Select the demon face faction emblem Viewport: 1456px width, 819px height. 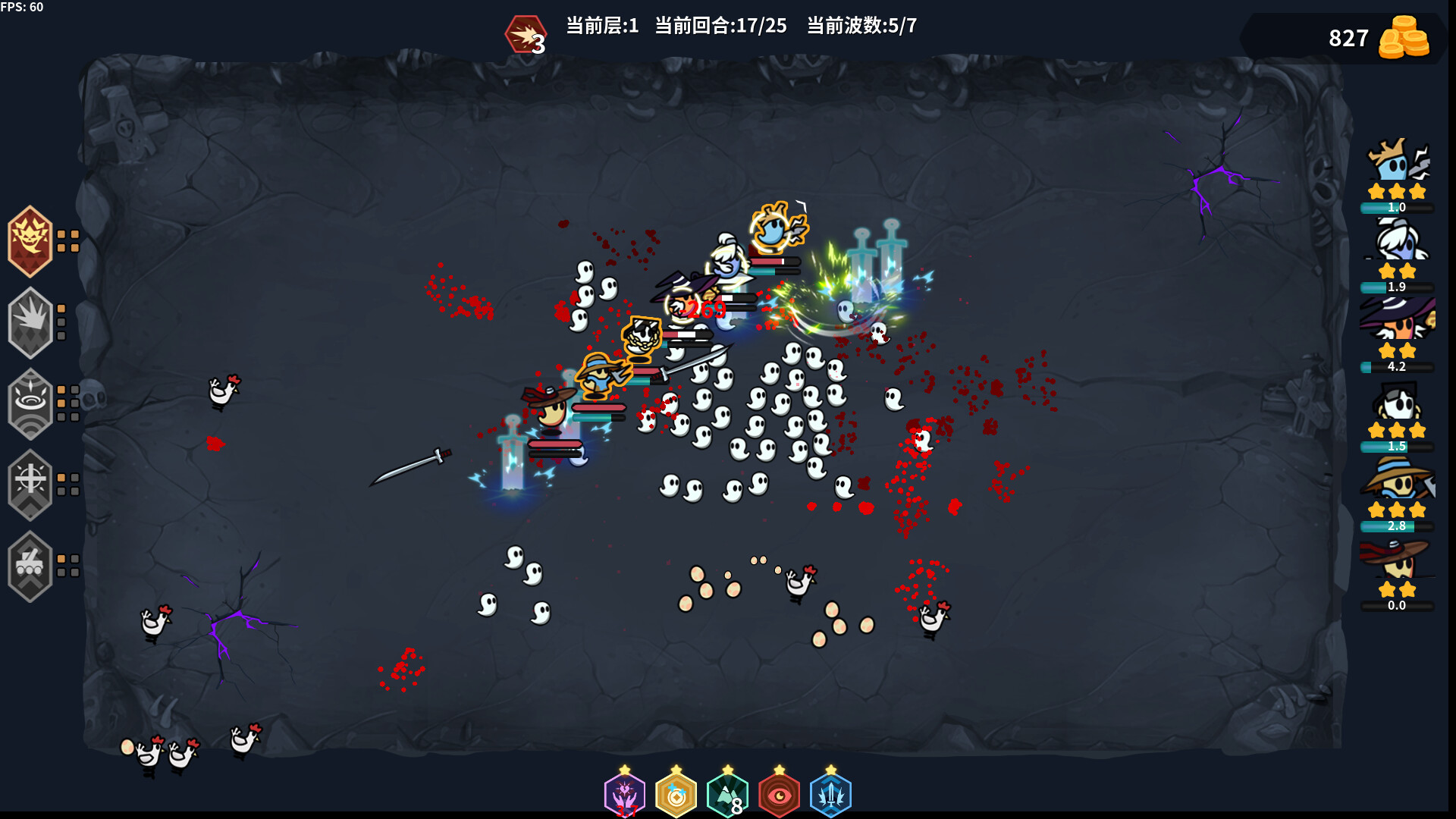(x=30, y=243)
